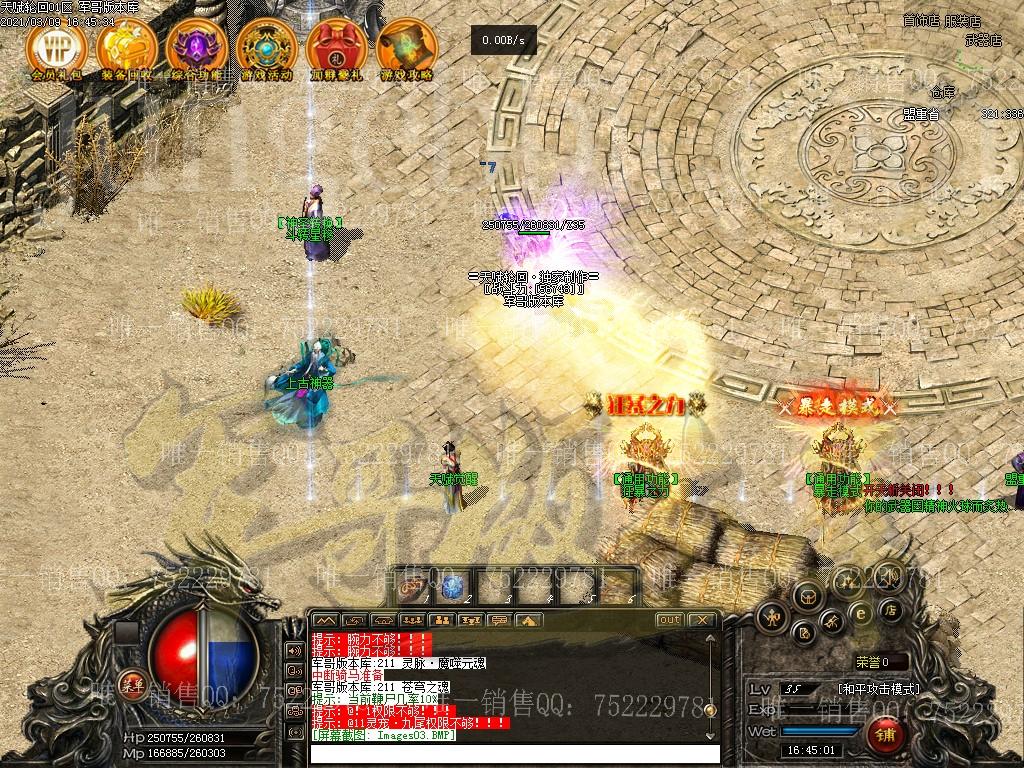The width and height of the screenshot is (1024, 768).
Task: Click the red 菜单 button near health orb
Action: coord(131,685)
